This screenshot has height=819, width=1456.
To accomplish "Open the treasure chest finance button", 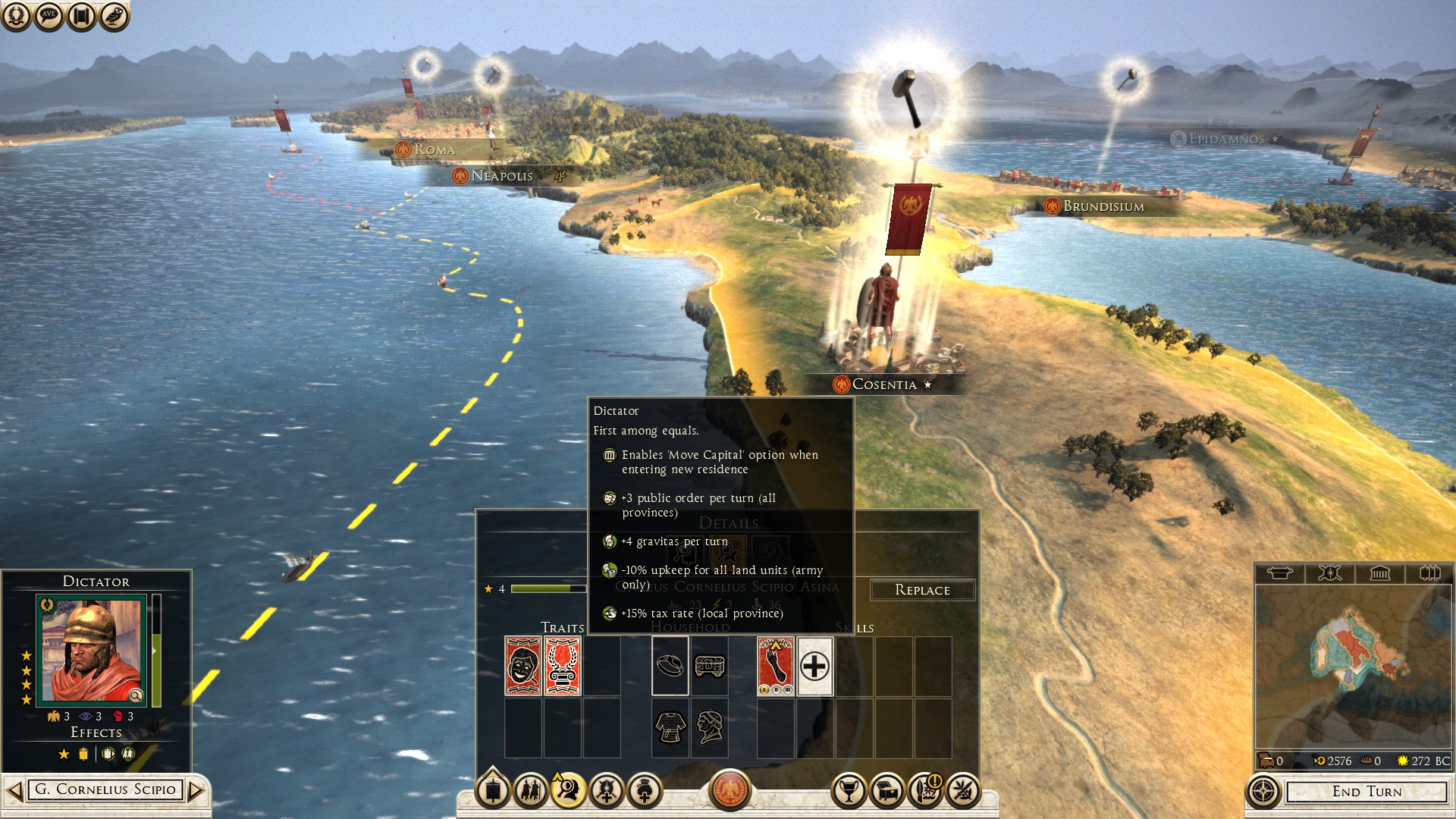I will click(x=887, y=791).
